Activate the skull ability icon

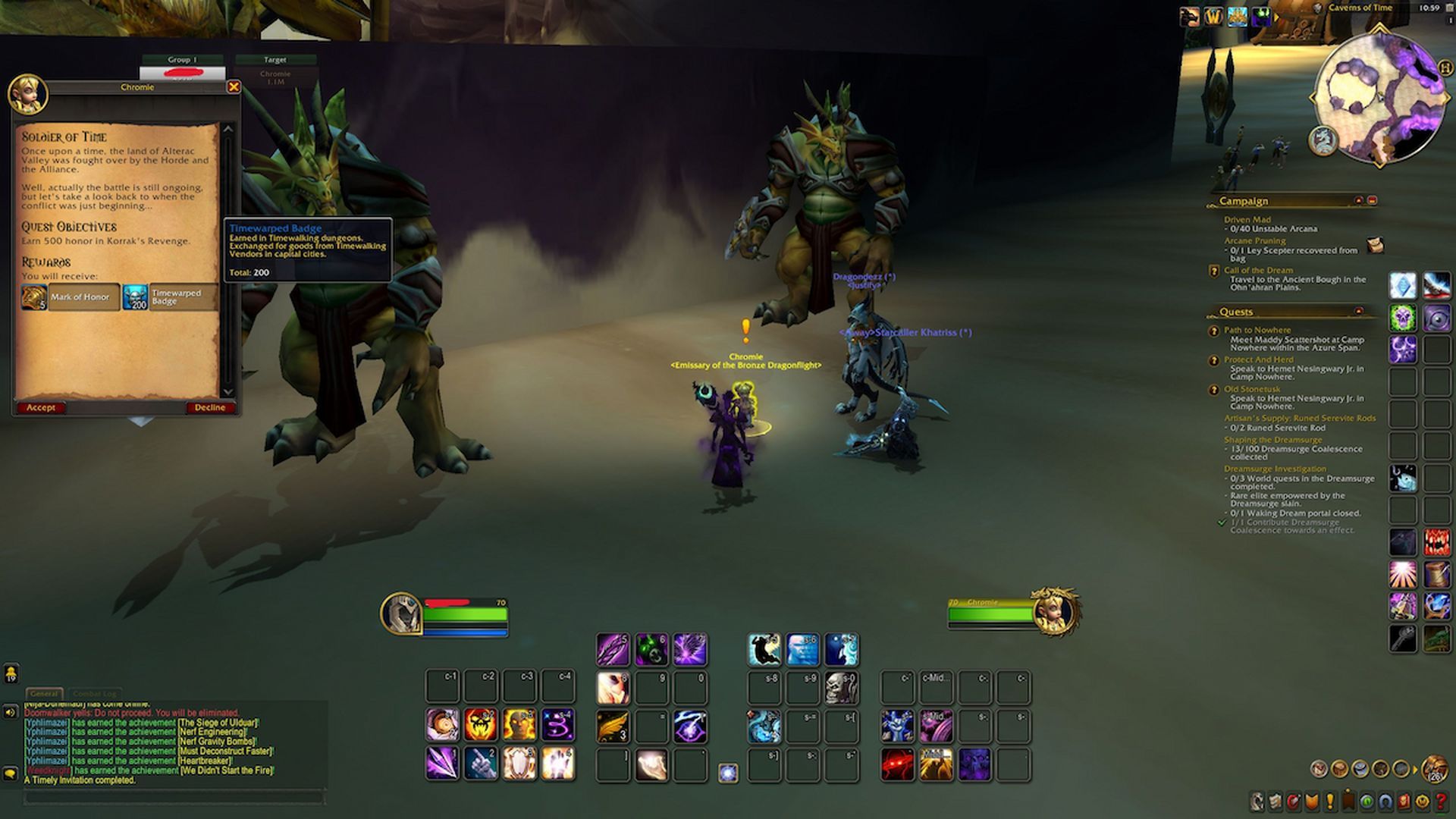841,688
